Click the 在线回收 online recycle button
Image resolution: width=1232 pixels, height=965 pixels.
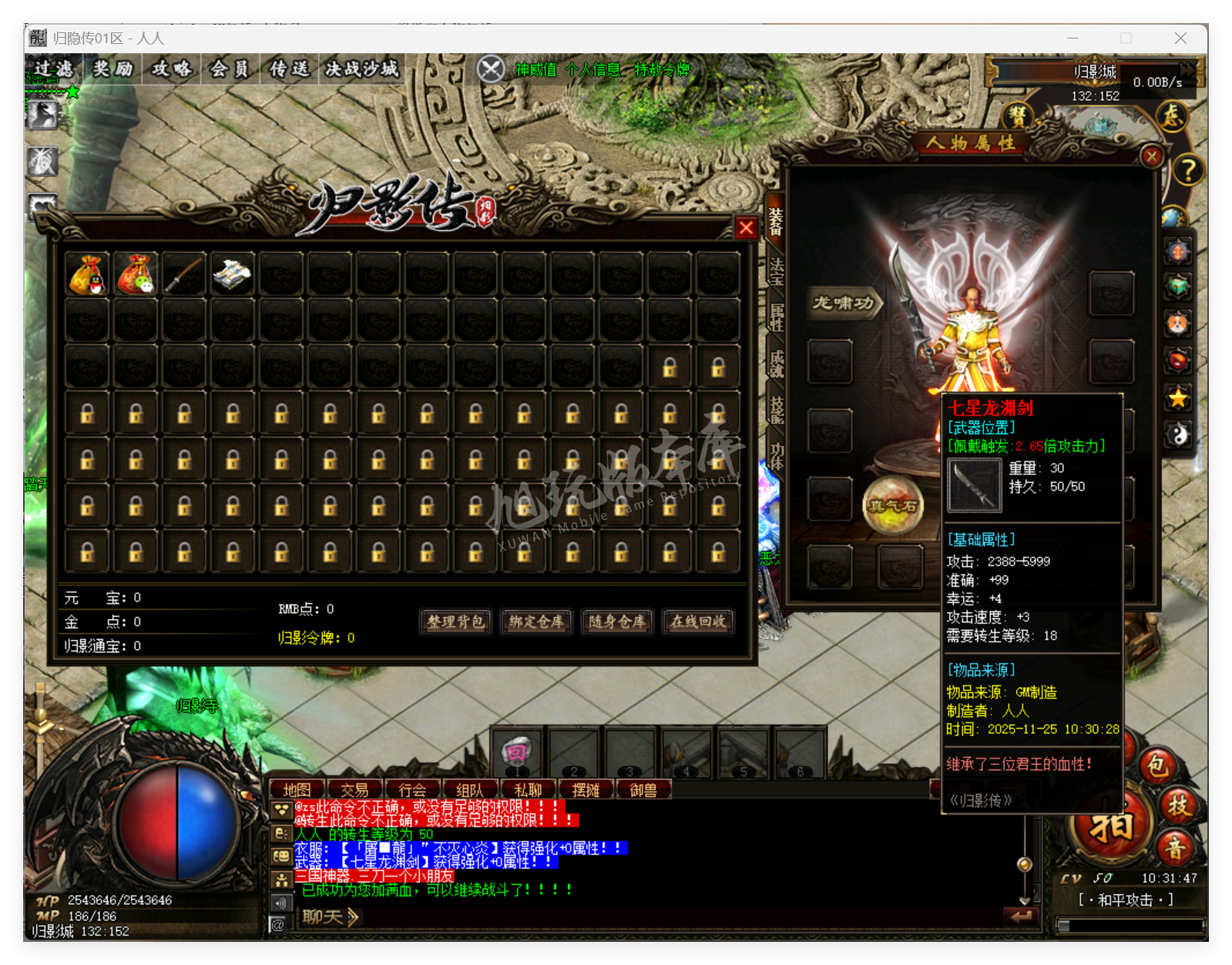click(x=697, y=623)
